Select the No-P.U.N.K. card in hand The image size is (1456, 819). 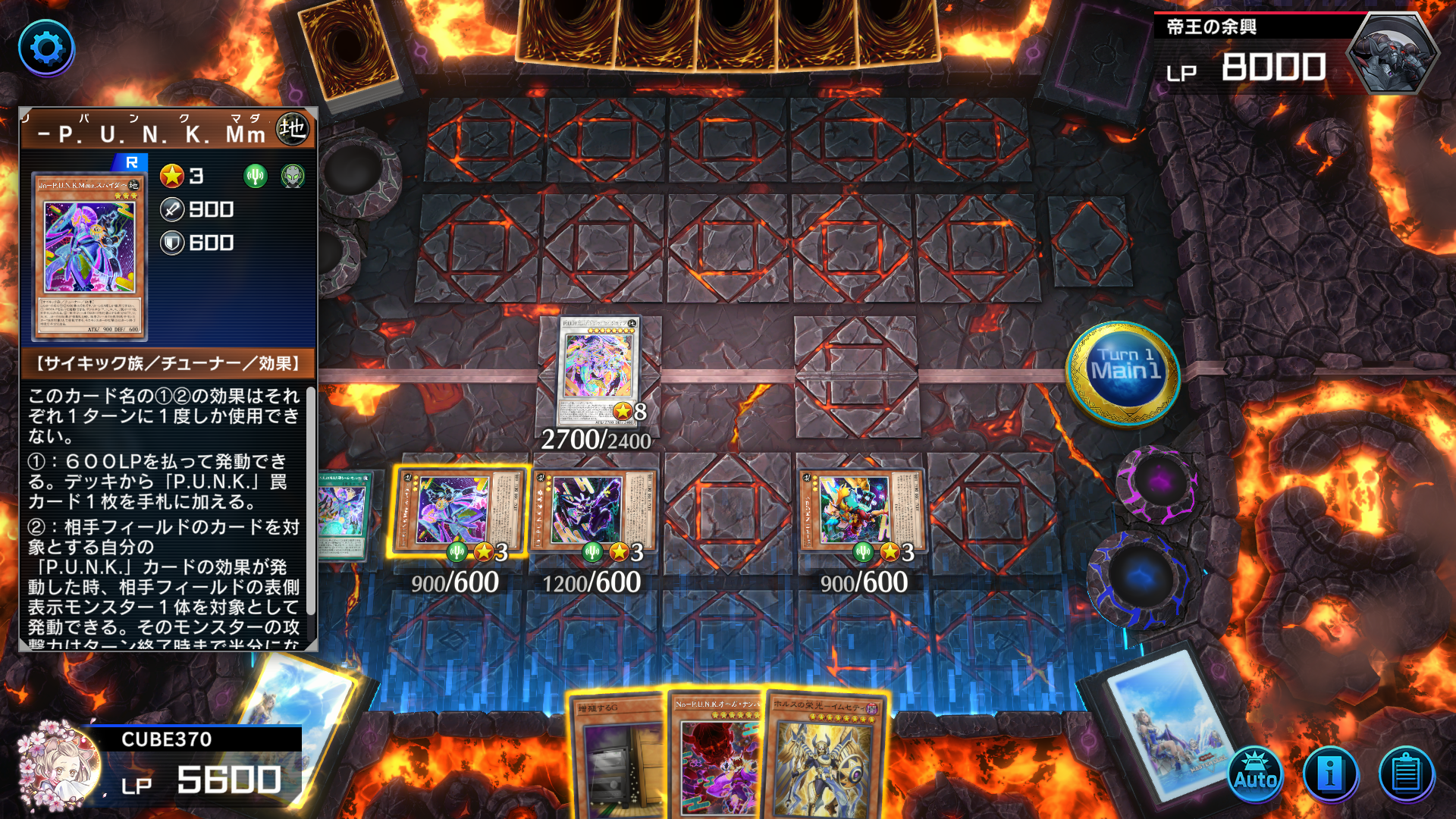pos(717,758)
